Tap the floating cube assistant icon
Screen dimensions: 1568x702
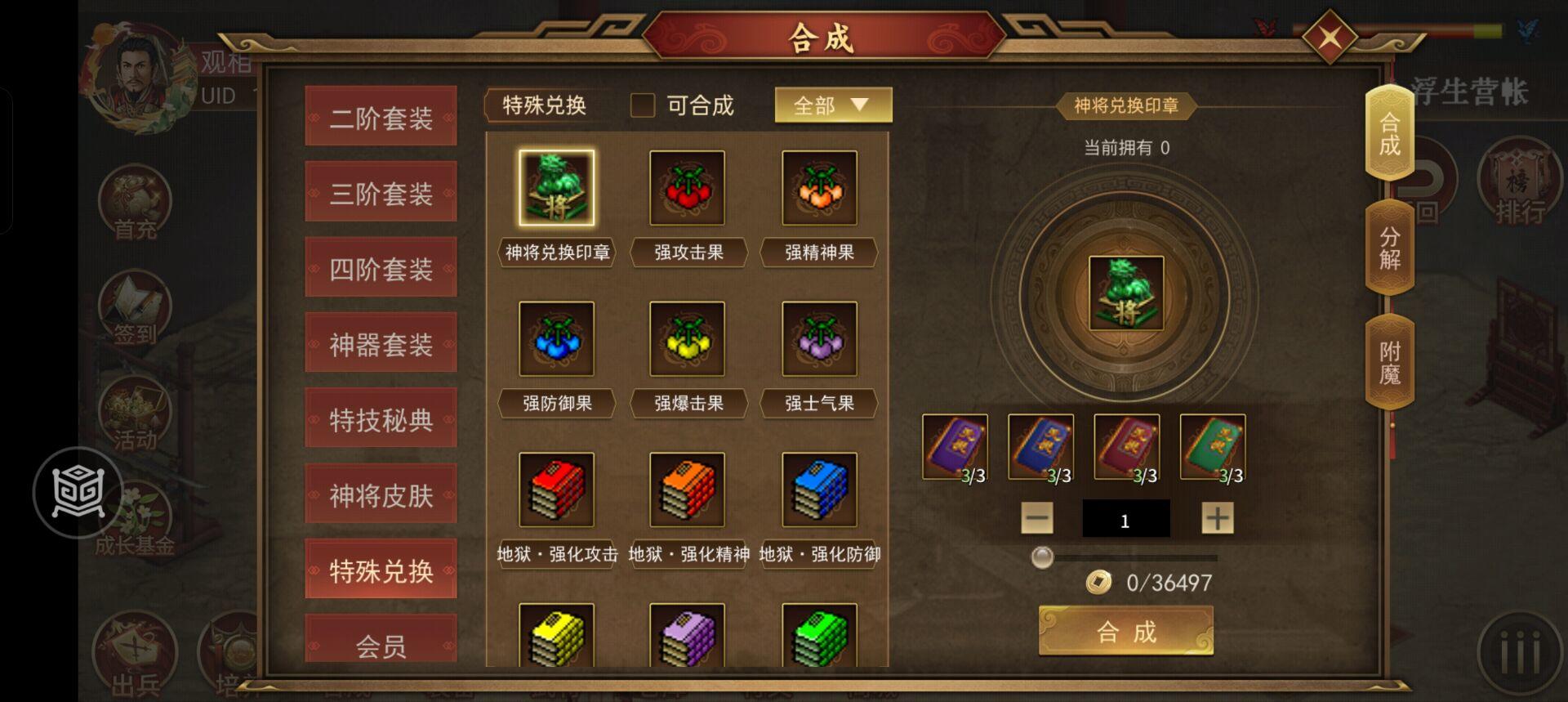(76, 492)
